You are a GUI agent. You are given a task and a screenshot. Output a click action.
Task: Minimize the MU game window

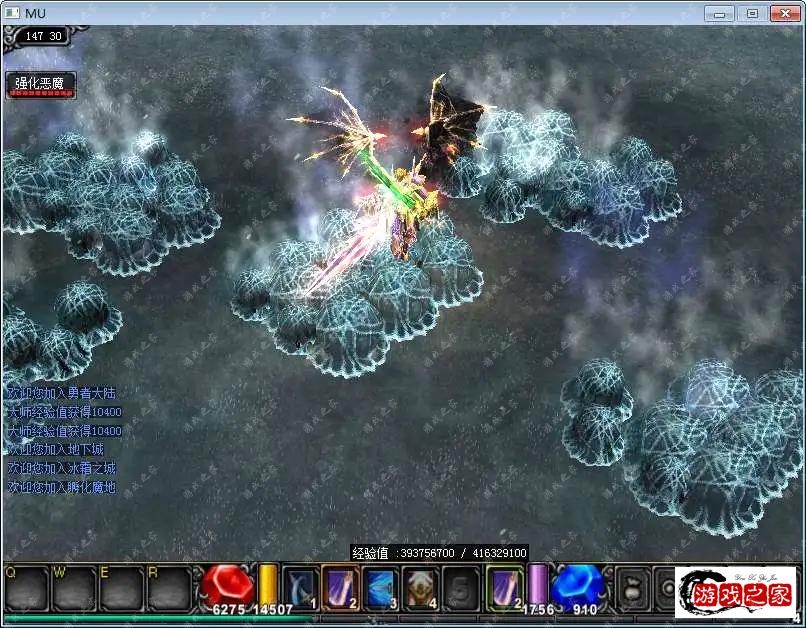click(720, 13)
